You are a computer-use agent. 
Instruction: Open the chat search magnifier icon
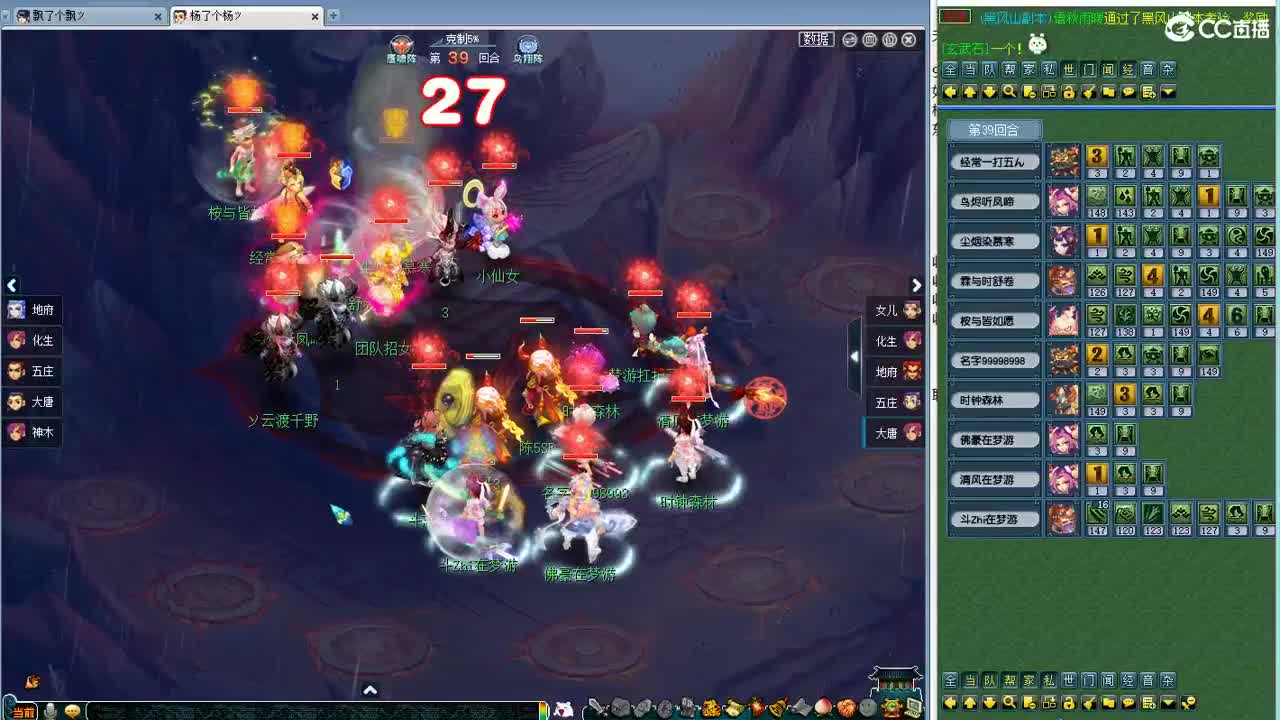point(1010,92)
